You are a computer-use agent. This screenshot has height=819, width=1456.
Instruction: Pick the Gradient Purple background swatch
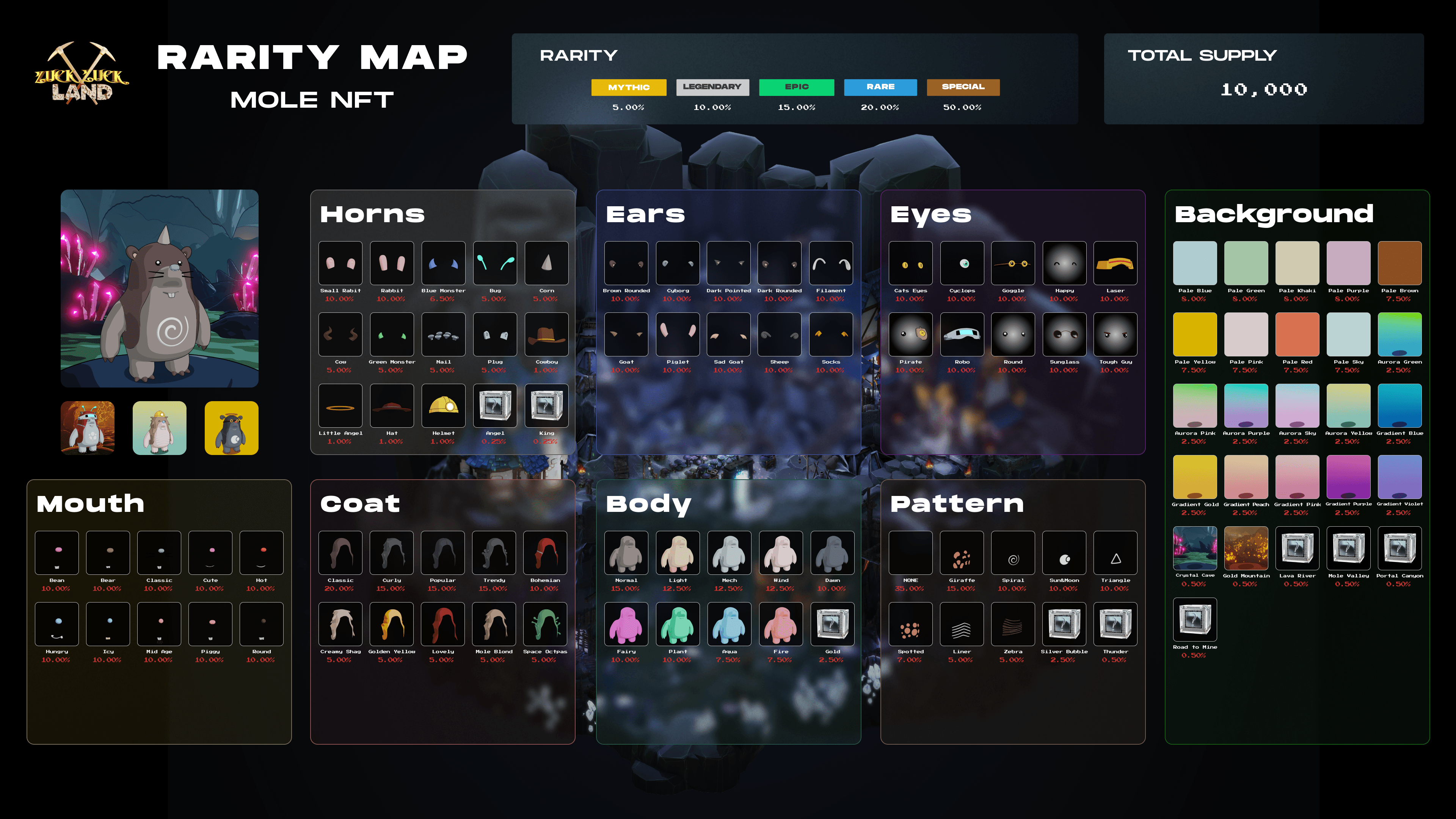tap(1348, 477)
